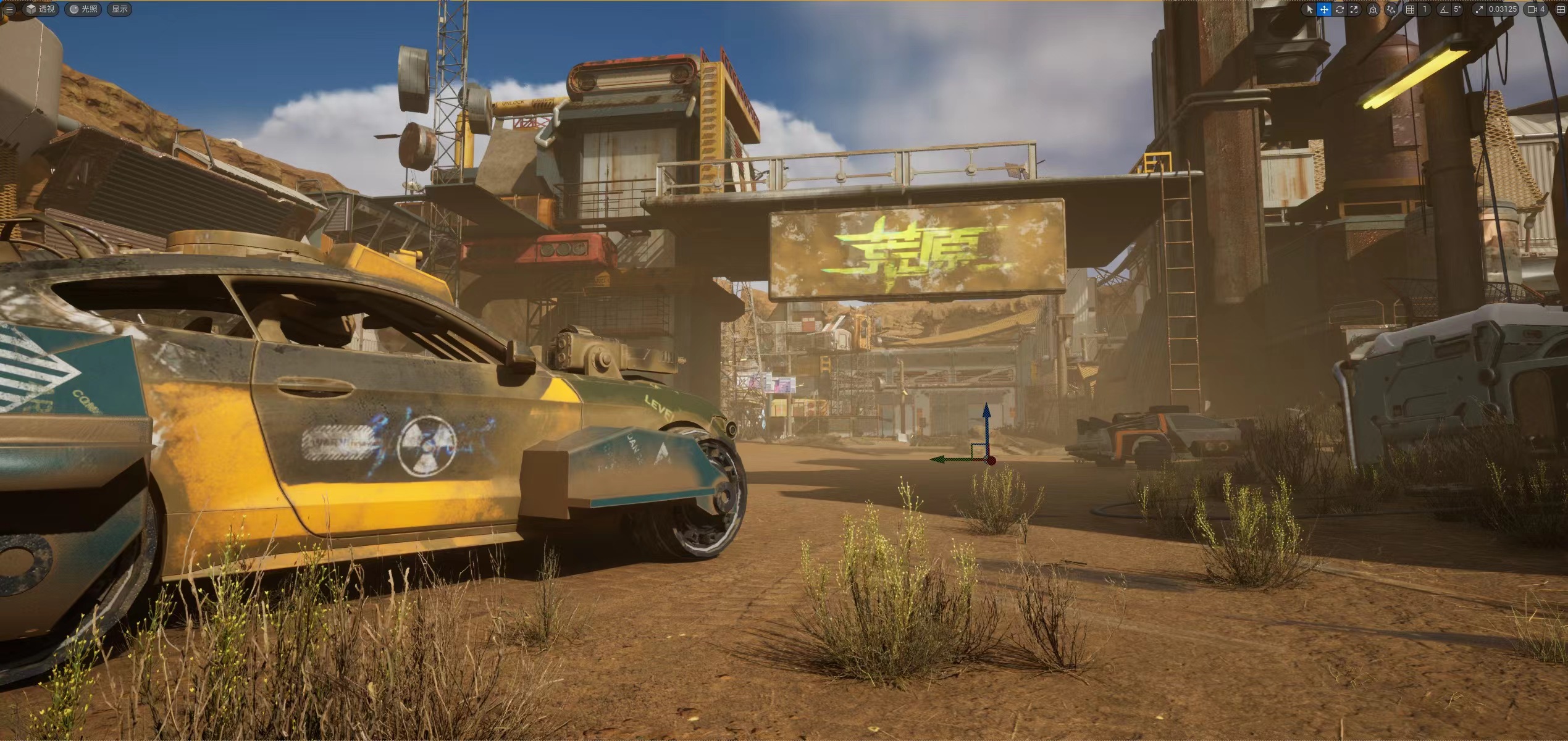Open the 显示 show flags menu

120,9
